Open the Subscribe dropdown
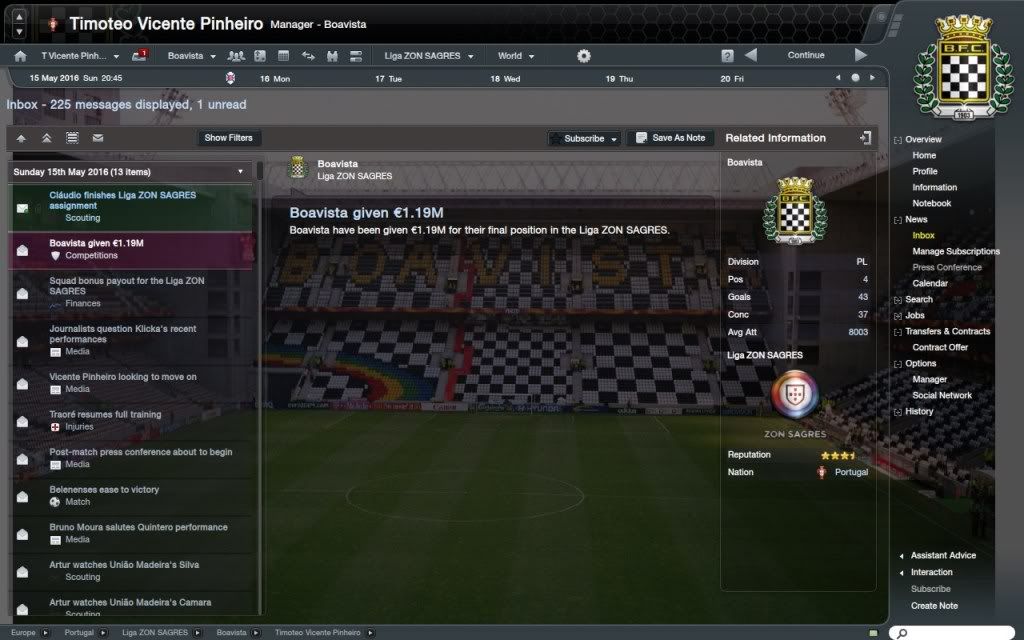Screen dimensions: 1024x640 click(584, 138)
